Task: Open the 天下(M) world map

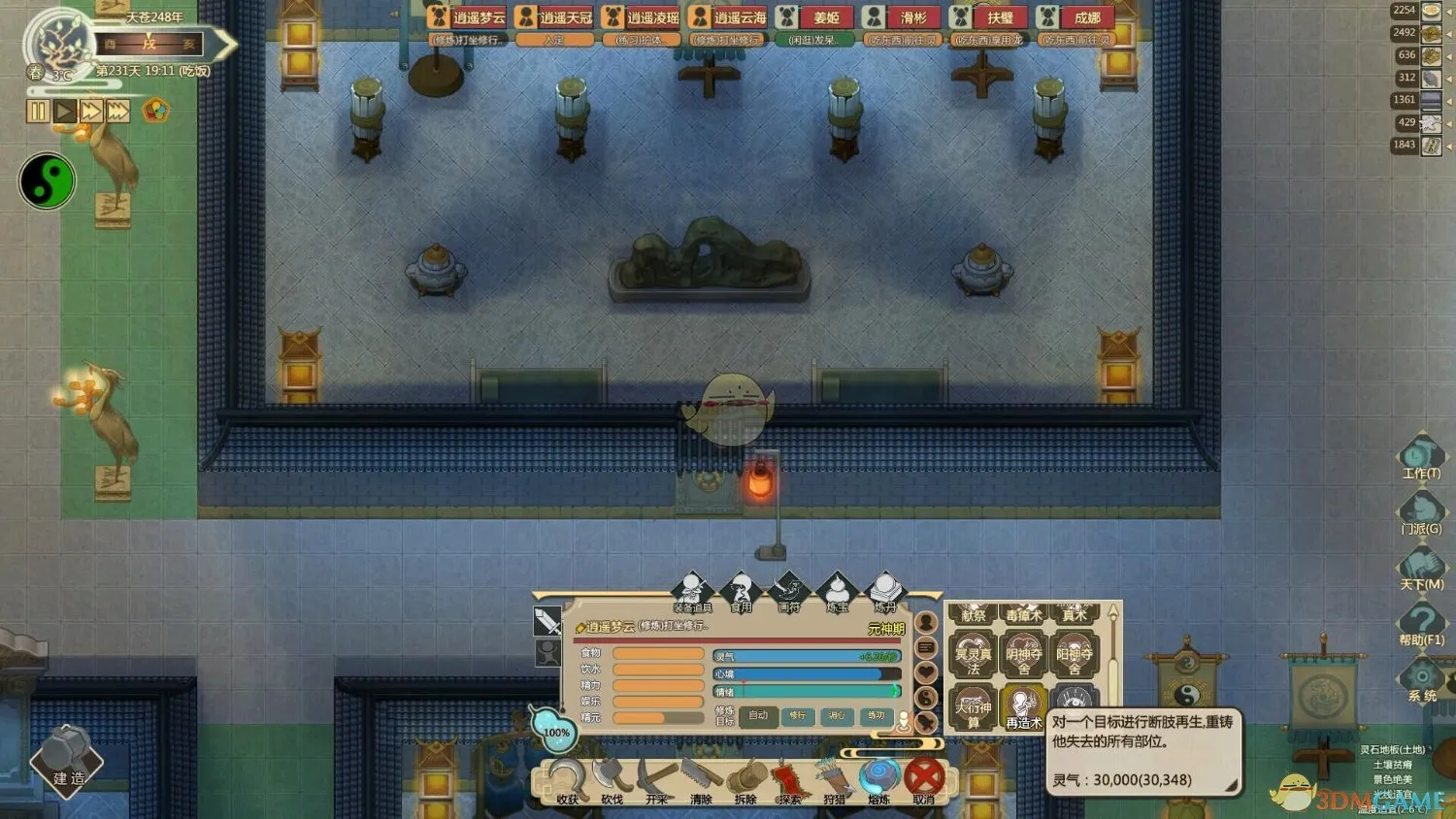Action: coord(1420,566)
